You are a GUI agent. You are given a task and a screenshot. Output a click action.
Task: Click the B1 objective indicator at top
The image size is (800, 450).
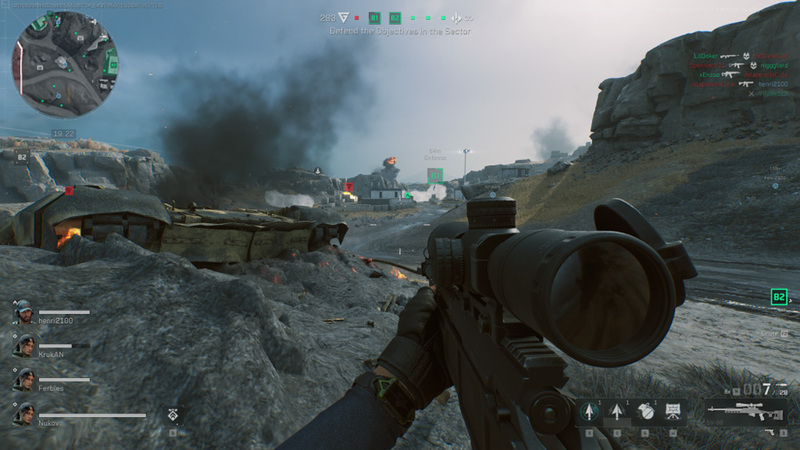375,17
